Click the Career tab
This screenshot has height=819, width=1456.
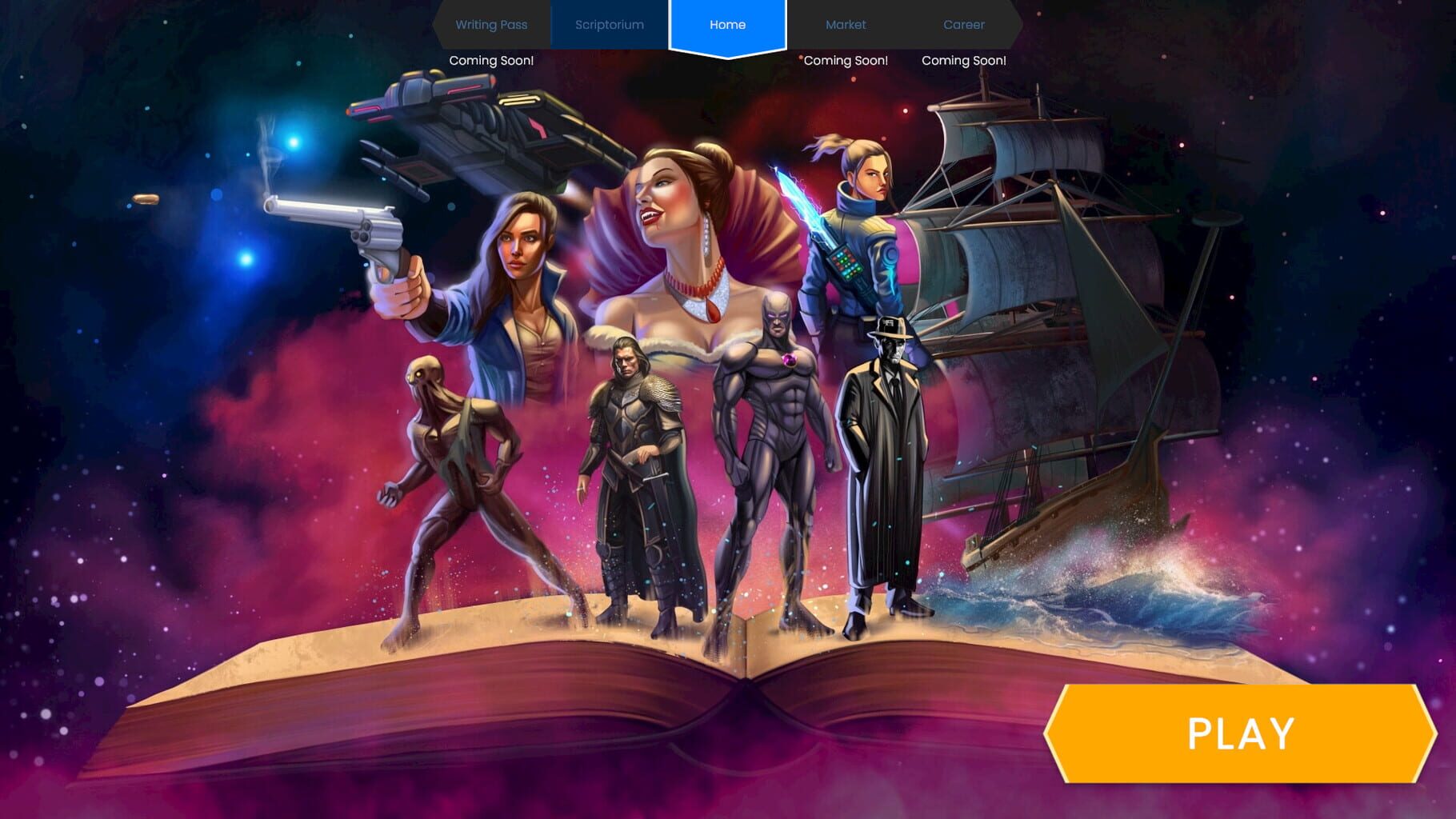(x=964, y=25)
